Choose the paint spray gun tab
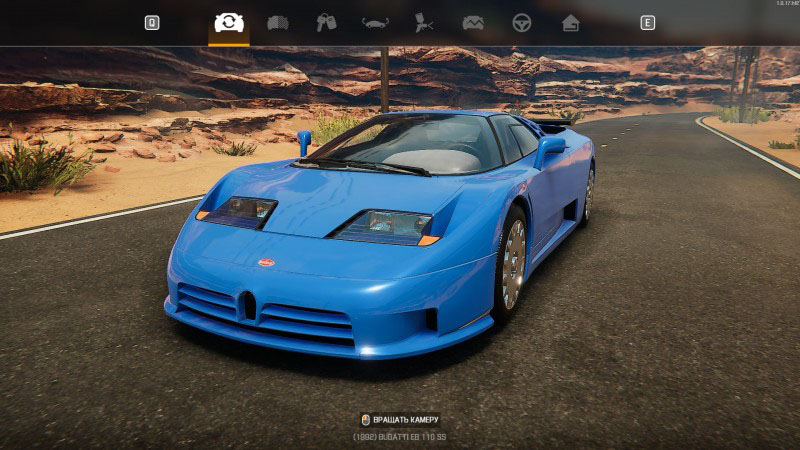 click(x=424, y=22)
